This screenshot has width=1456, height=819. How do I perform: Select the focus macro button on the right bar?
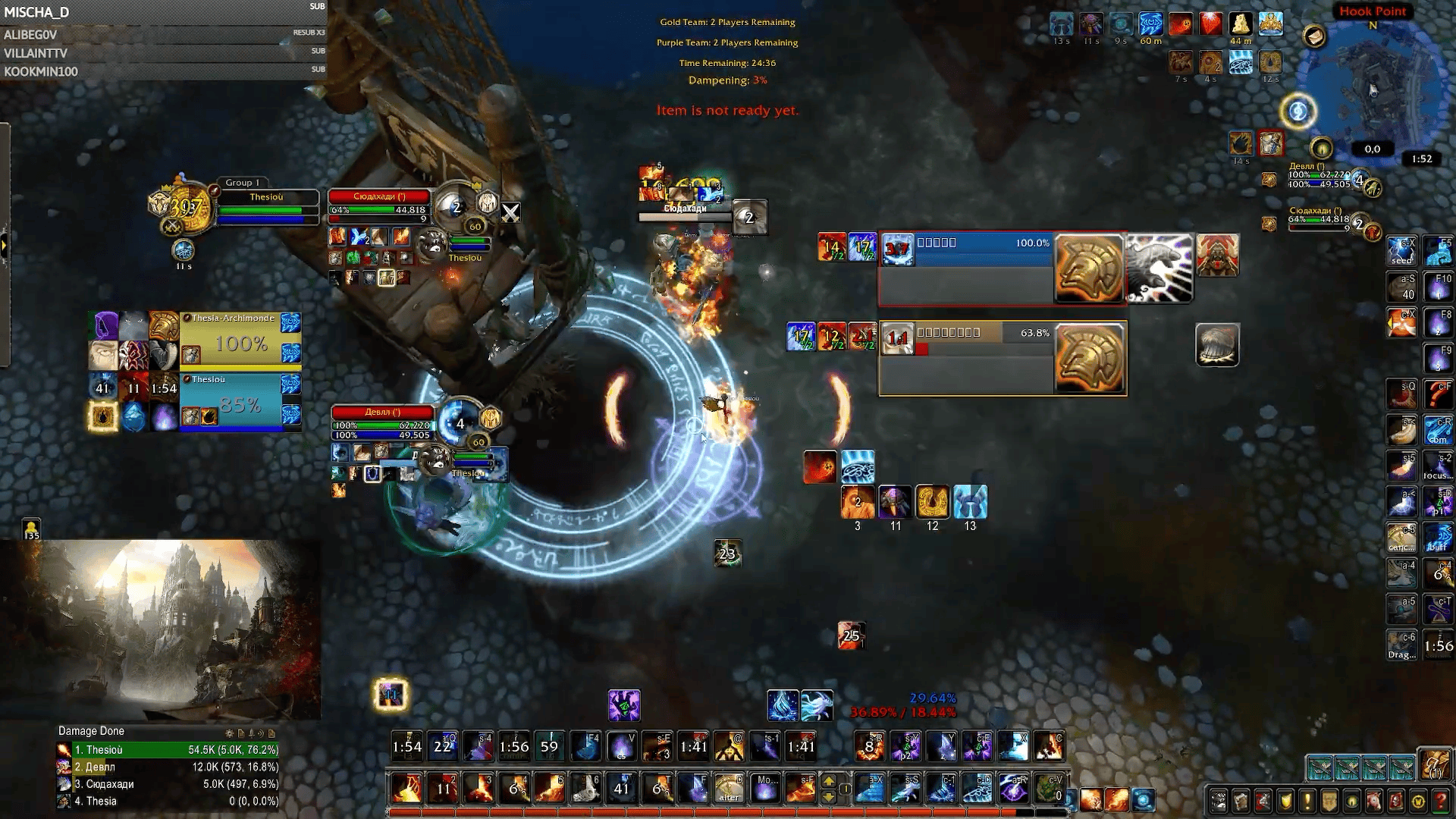[x=1439, y=466]
